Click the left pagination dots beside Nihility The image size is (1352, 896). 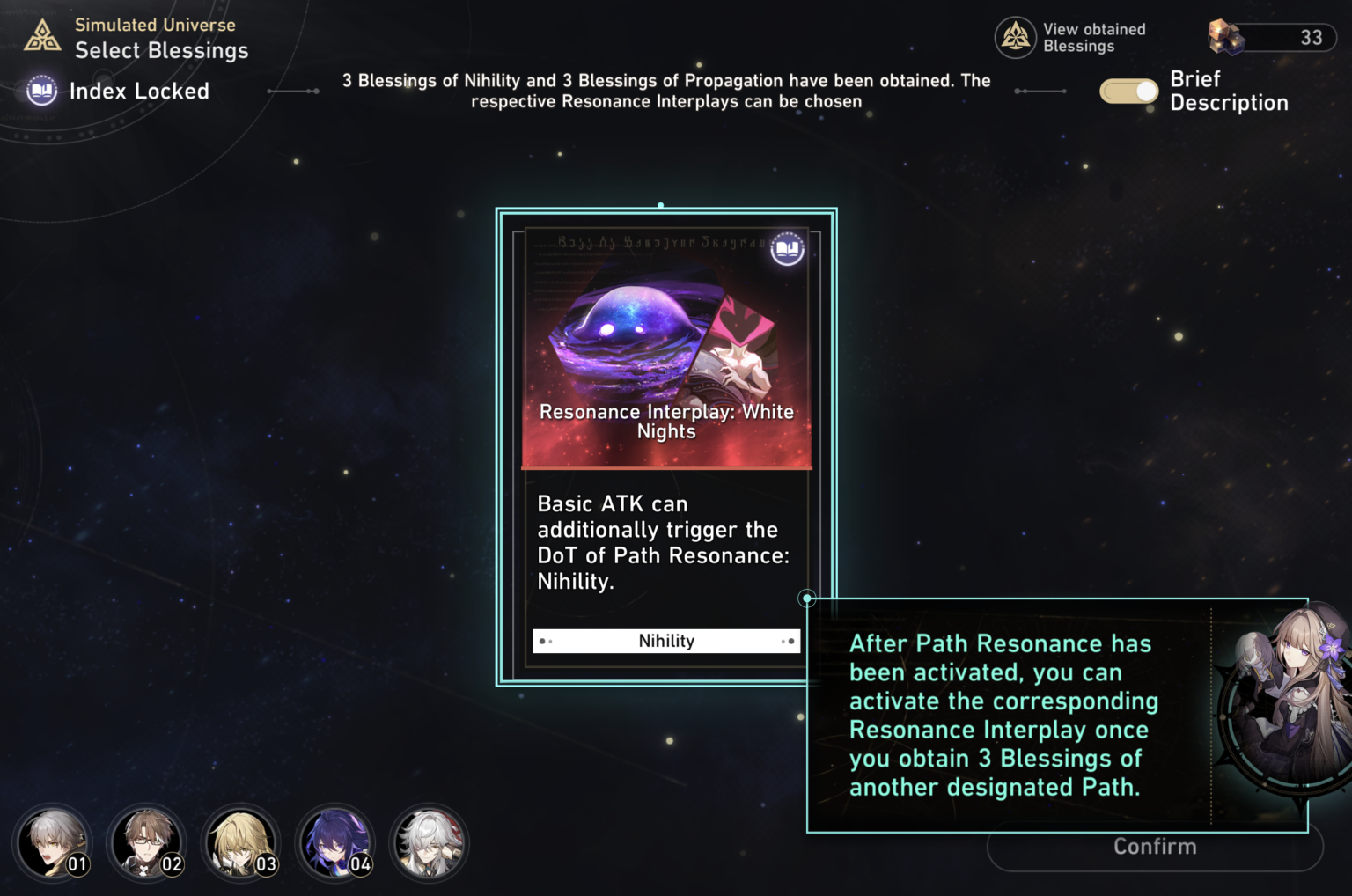[547, 642]
